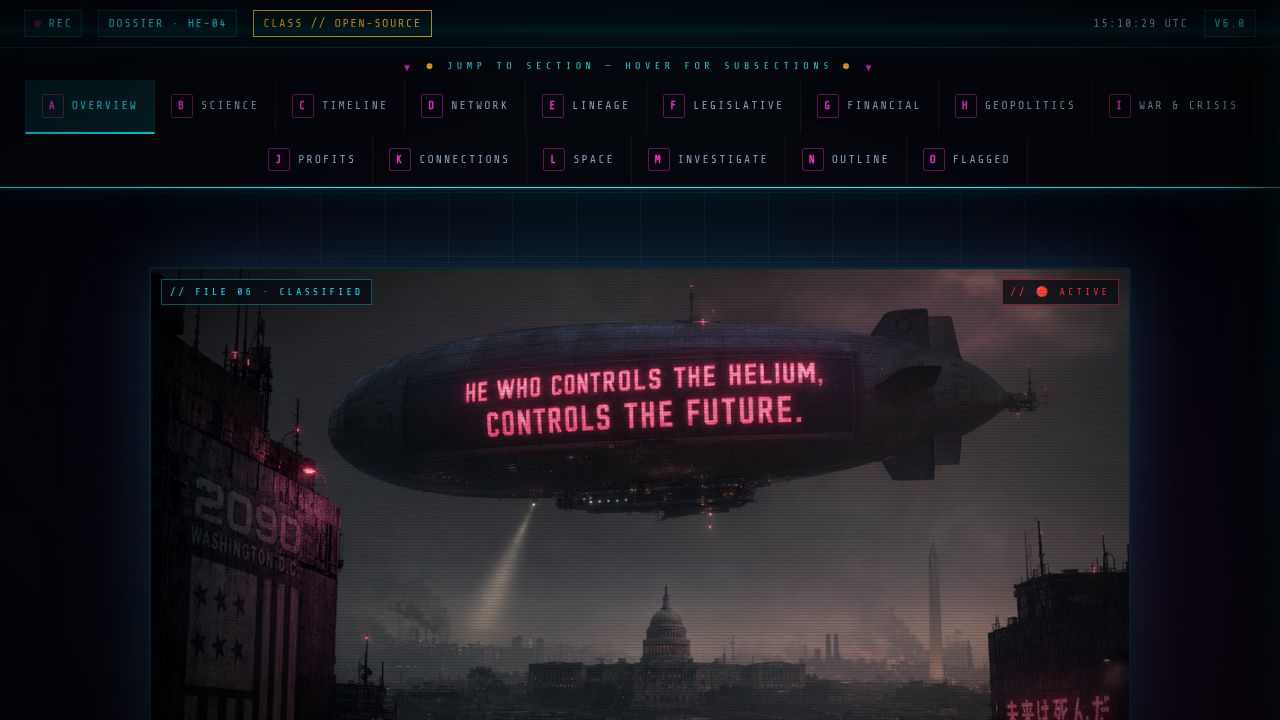Open the Jump to Section navigation menu
This screenshot has height=720, width=1280.
(x=637, y=66)
